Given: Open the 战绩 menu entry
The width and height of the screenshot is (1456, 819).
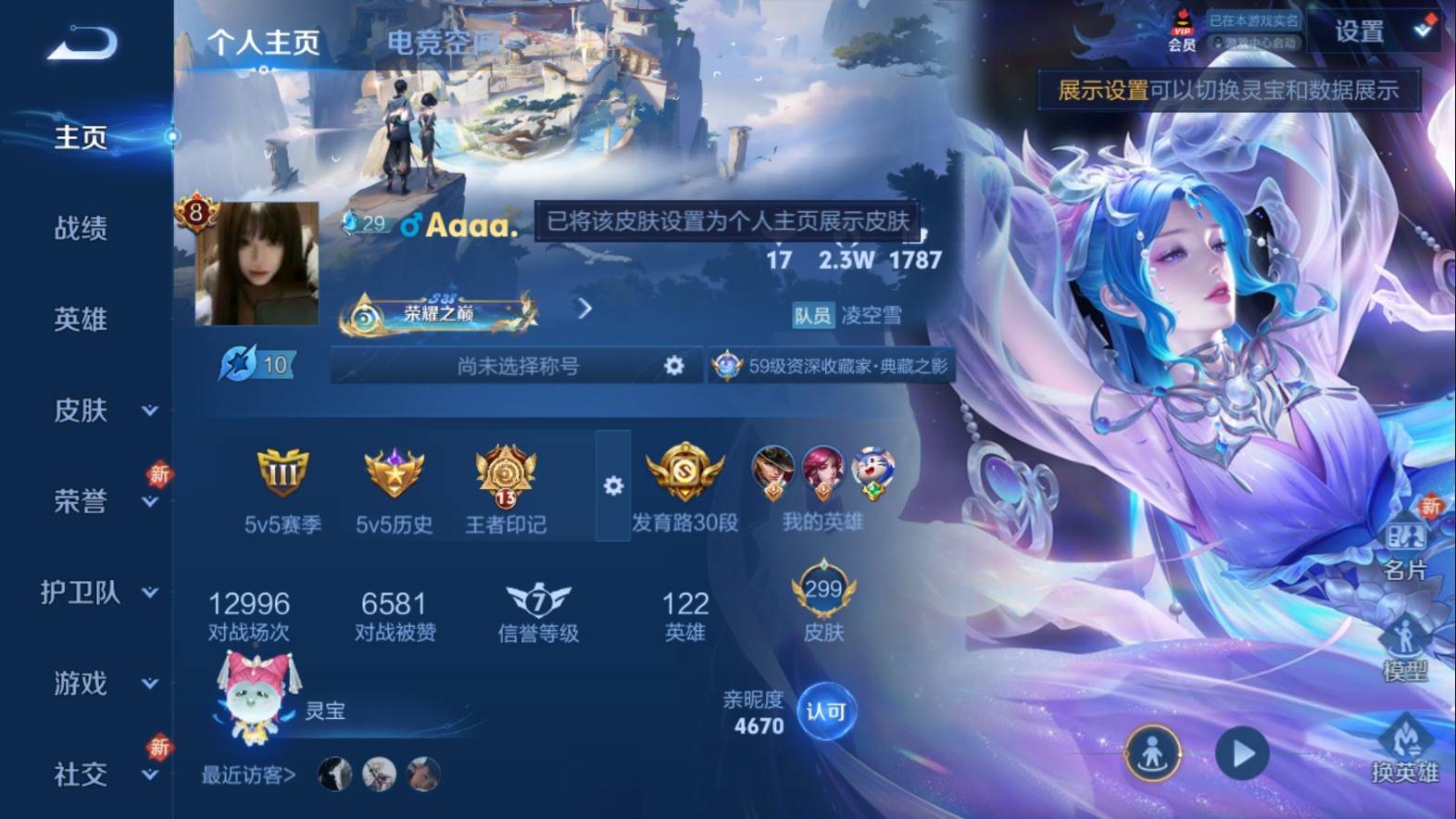Looking at the screenshot, I should (x=81, y=228).
